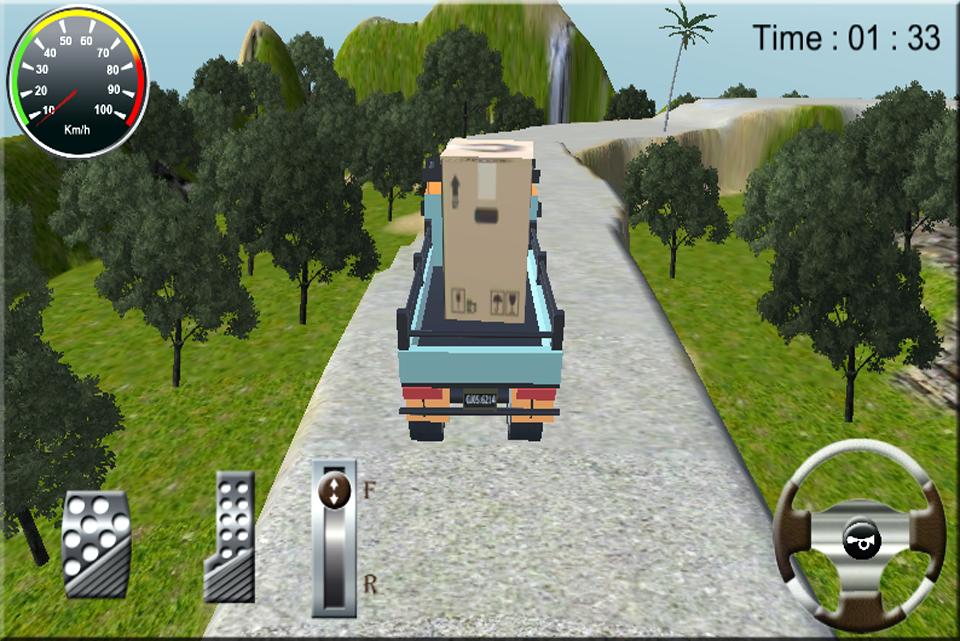The width and height of the screenshot is (960, 641).
Task: Click the gear shift lever knob
Action: click(333, 491)
